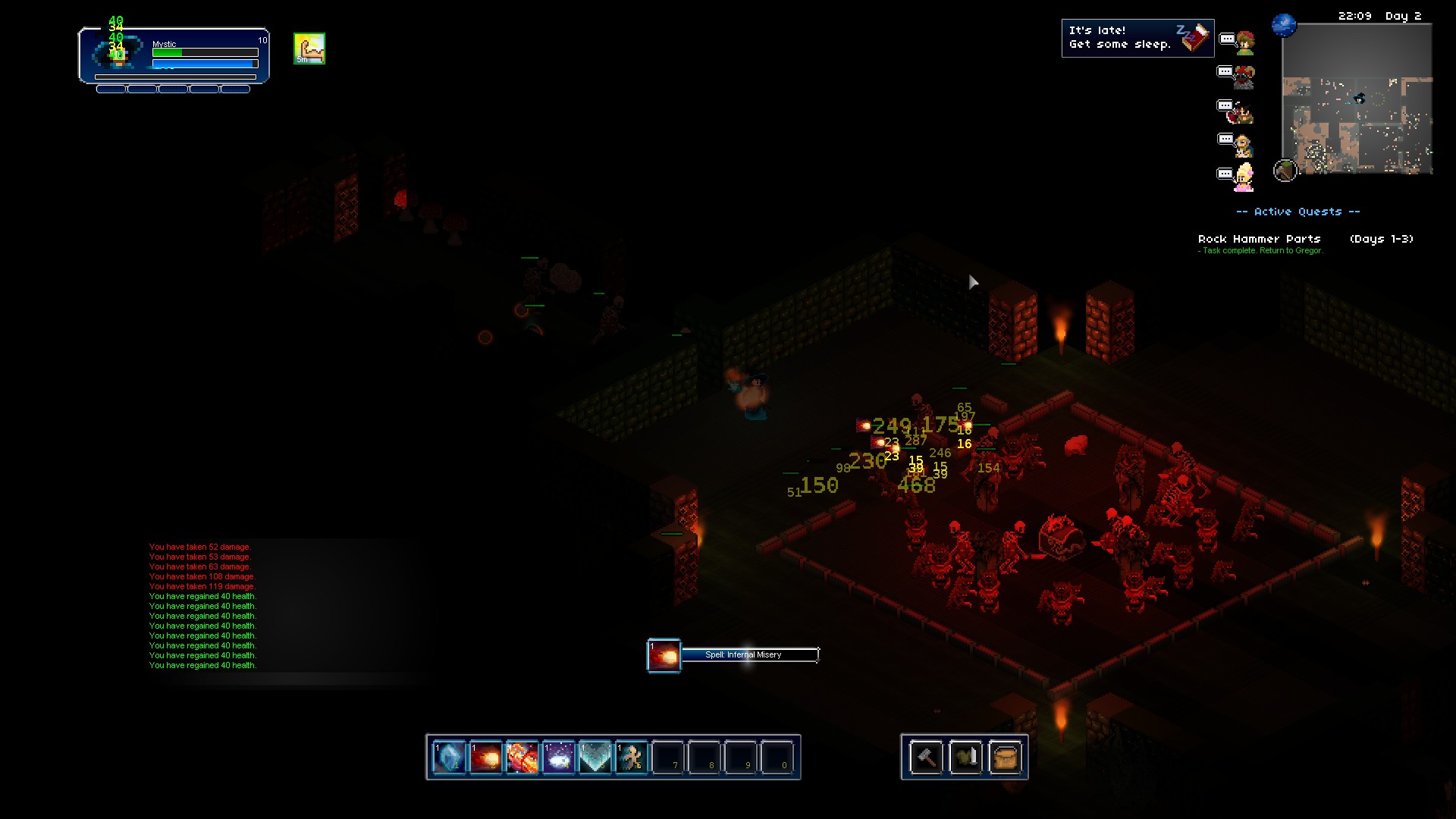
Task: Select the horned masked NPC portrait
Action: click(1244, 77)
